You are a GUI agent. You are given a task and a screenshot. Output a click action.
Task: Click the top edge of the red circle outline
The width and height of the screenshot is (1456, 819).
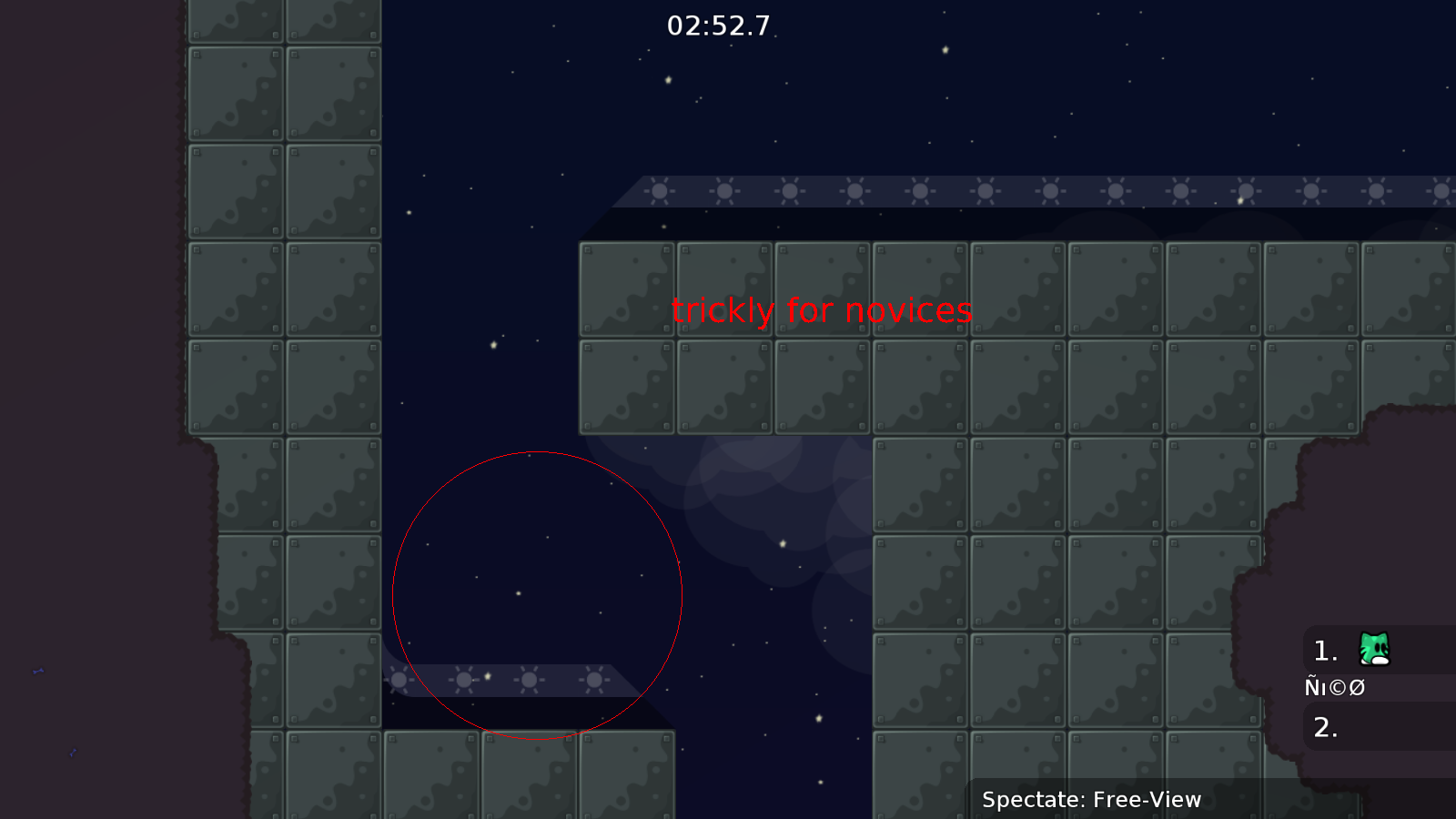pyautogui.click(x=537, y=452)
